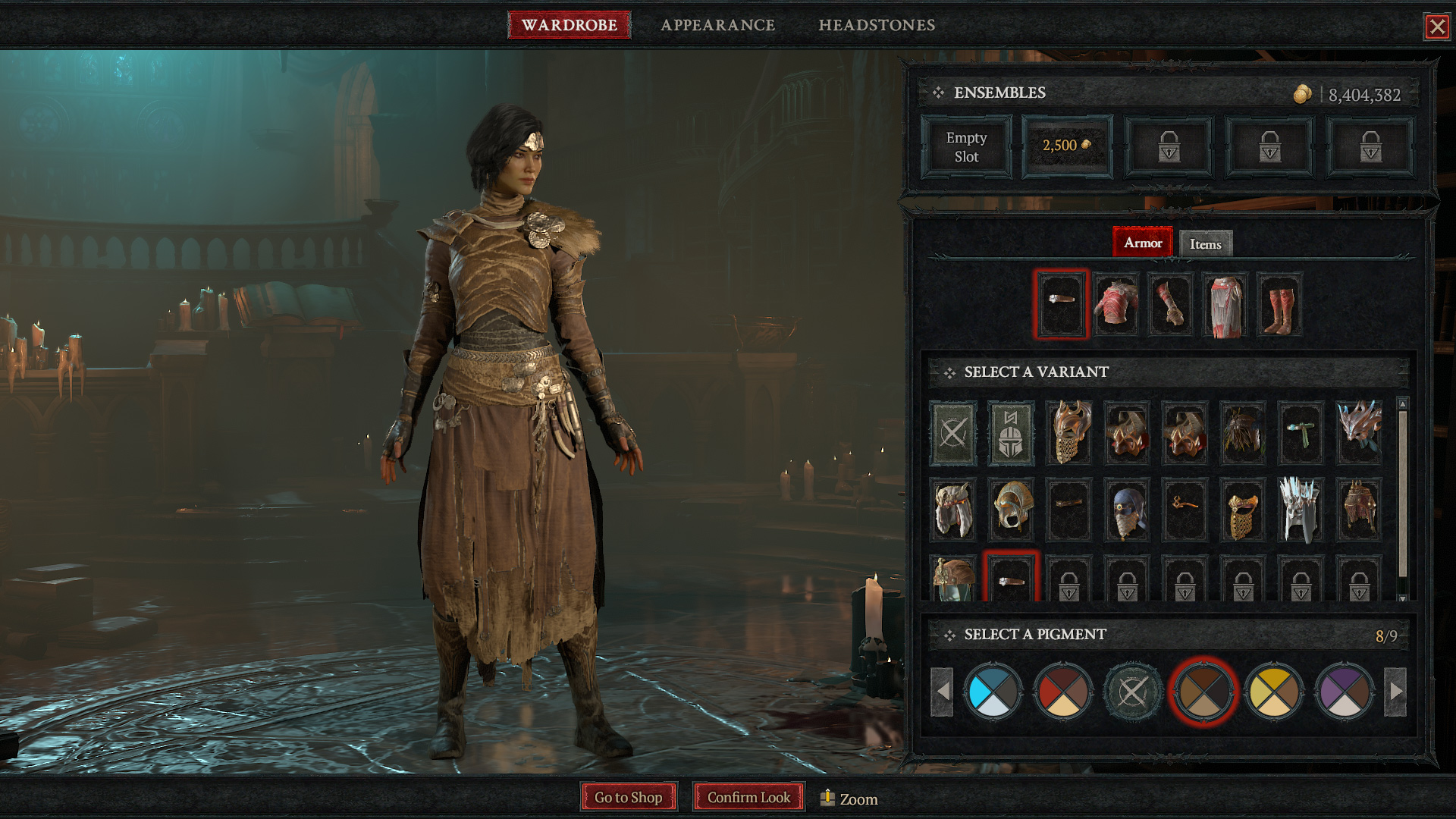1456x819 pixels.
Task: Confirm the current look
Action: tap(748, 797)
